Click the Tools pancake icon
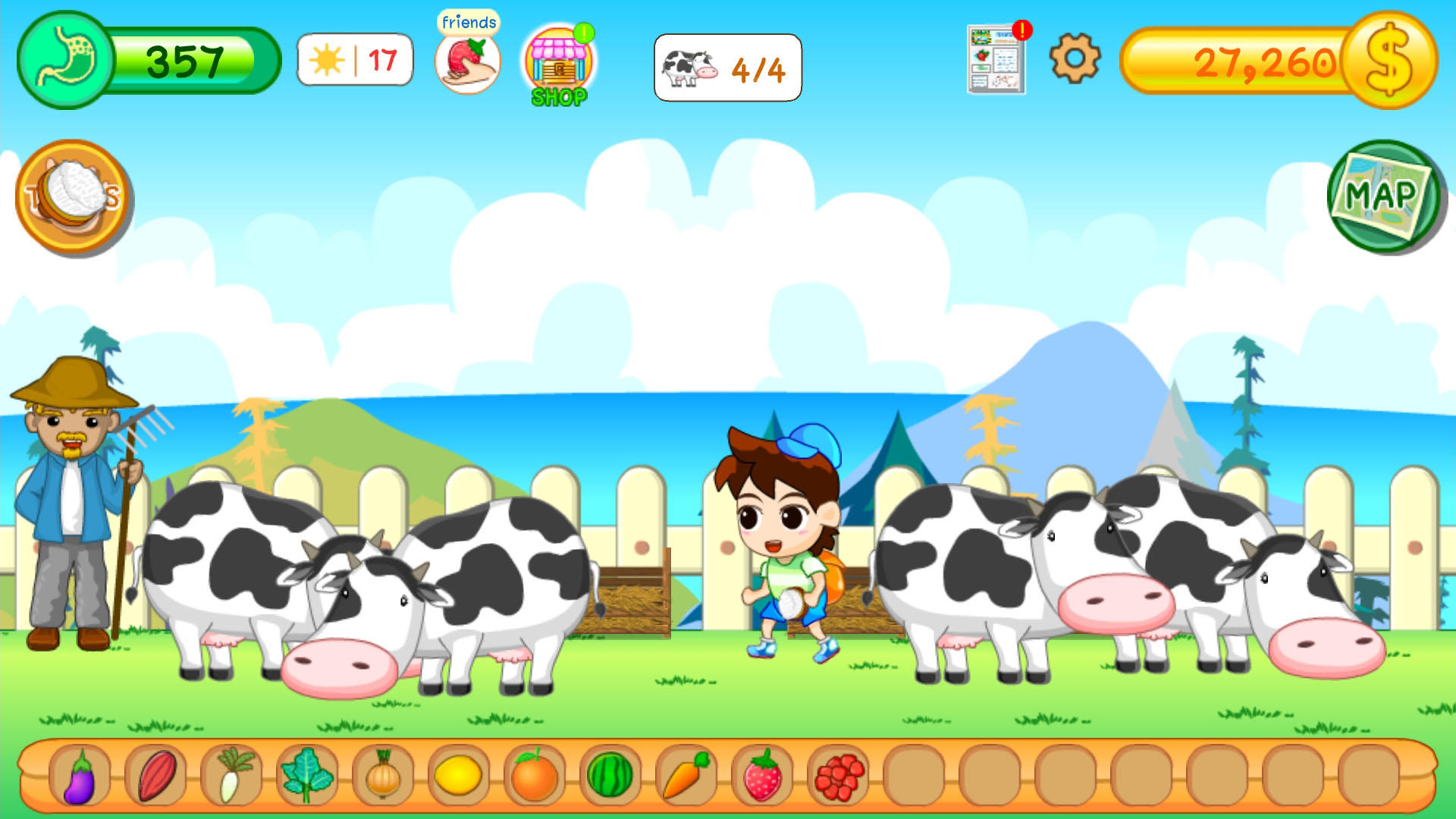The height and width of the screenshot is (819, 1456). pos(74,196)
